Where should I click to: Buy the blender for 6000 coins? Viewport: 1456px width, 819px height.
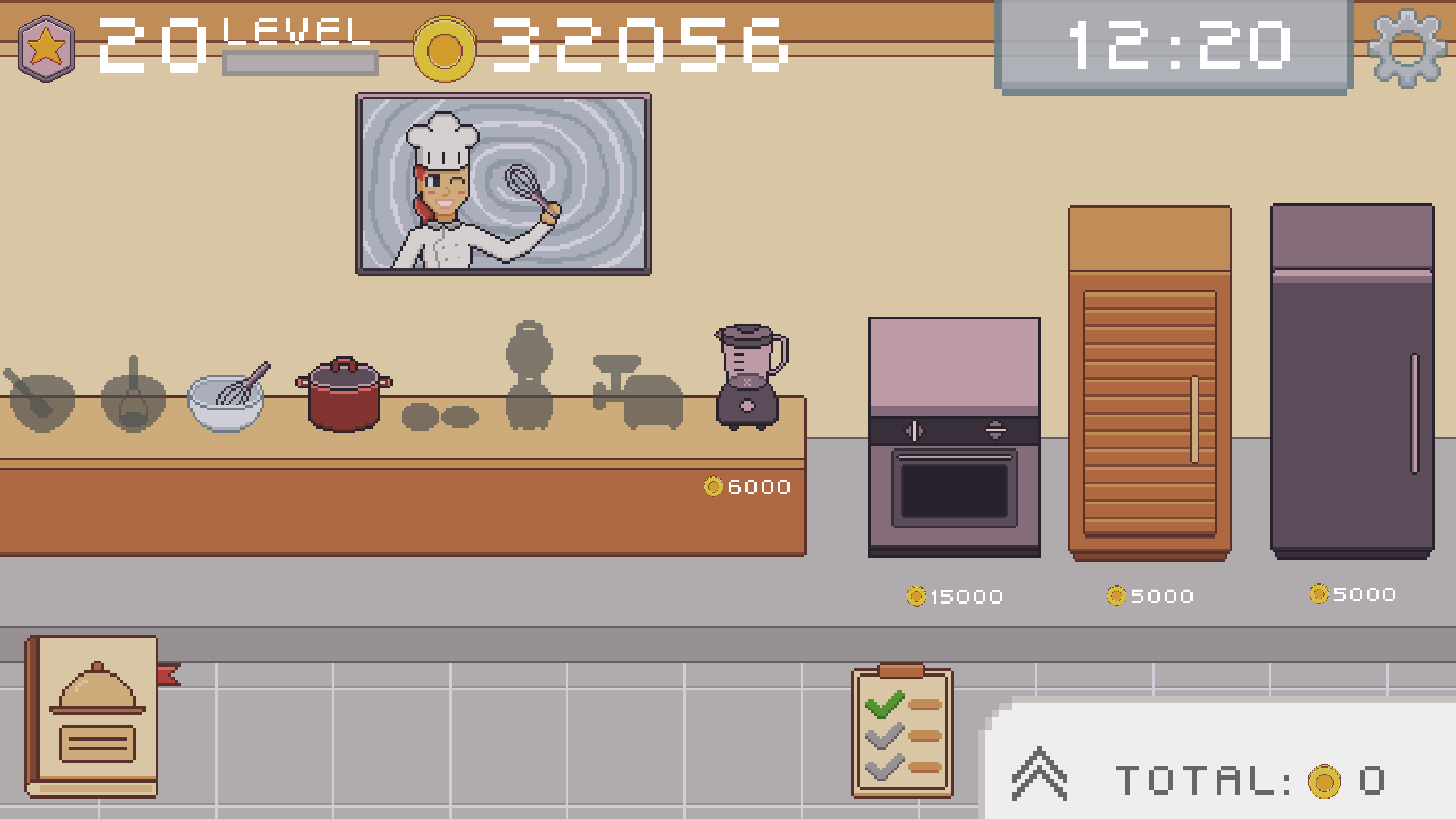[x=745, y=488]
